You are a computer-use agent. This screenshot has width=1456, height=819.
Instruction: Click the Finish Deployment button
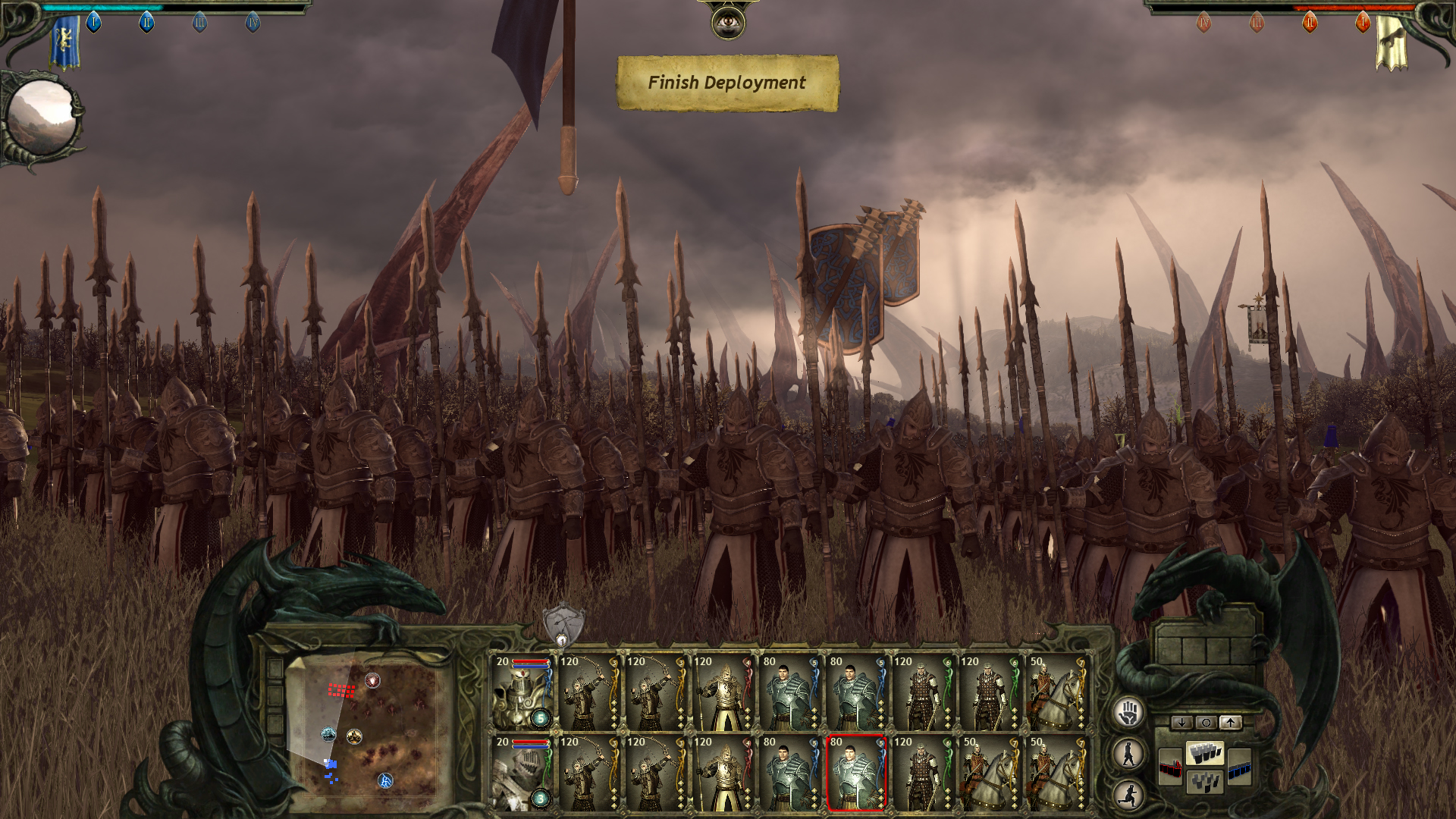coord(727,83)
